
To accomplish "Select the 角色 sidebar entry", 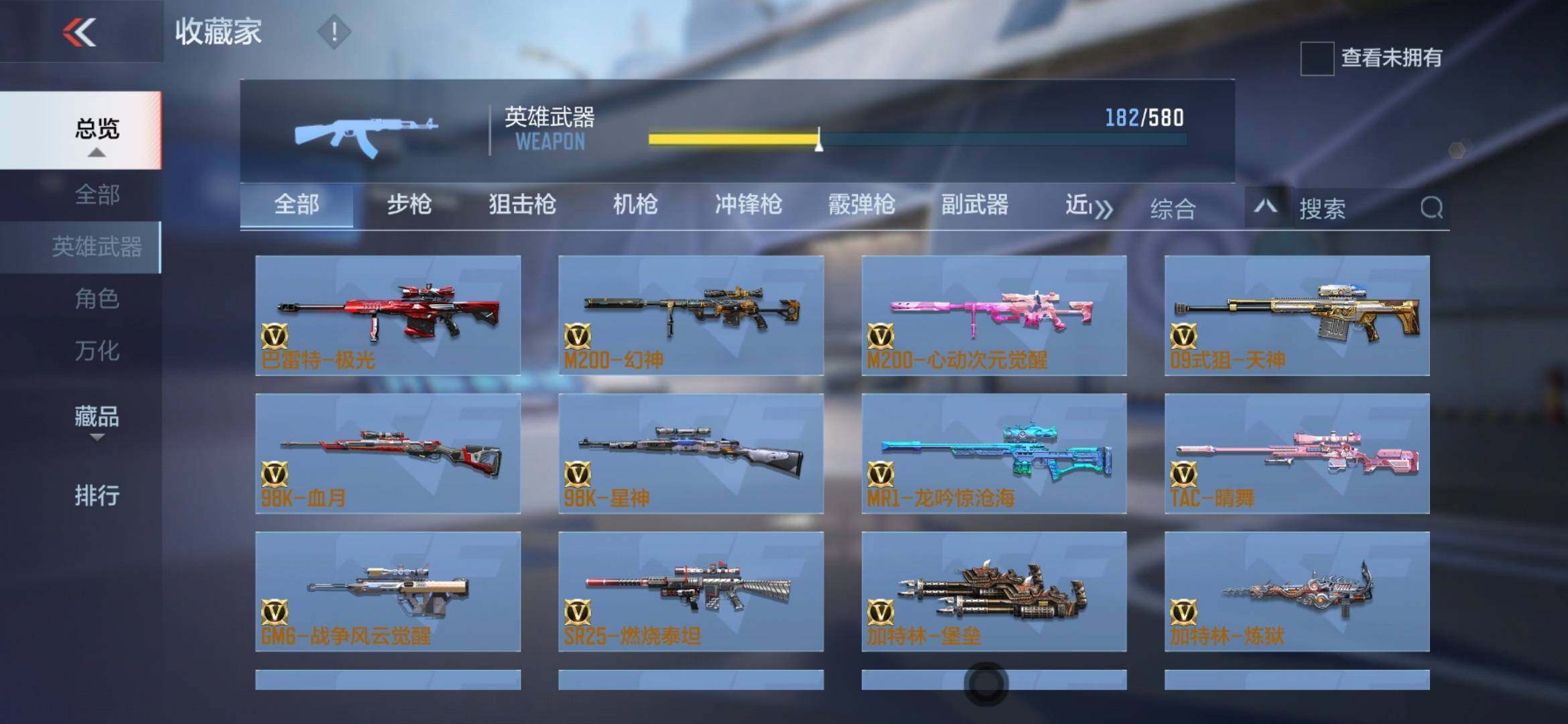I will point(97,299).
